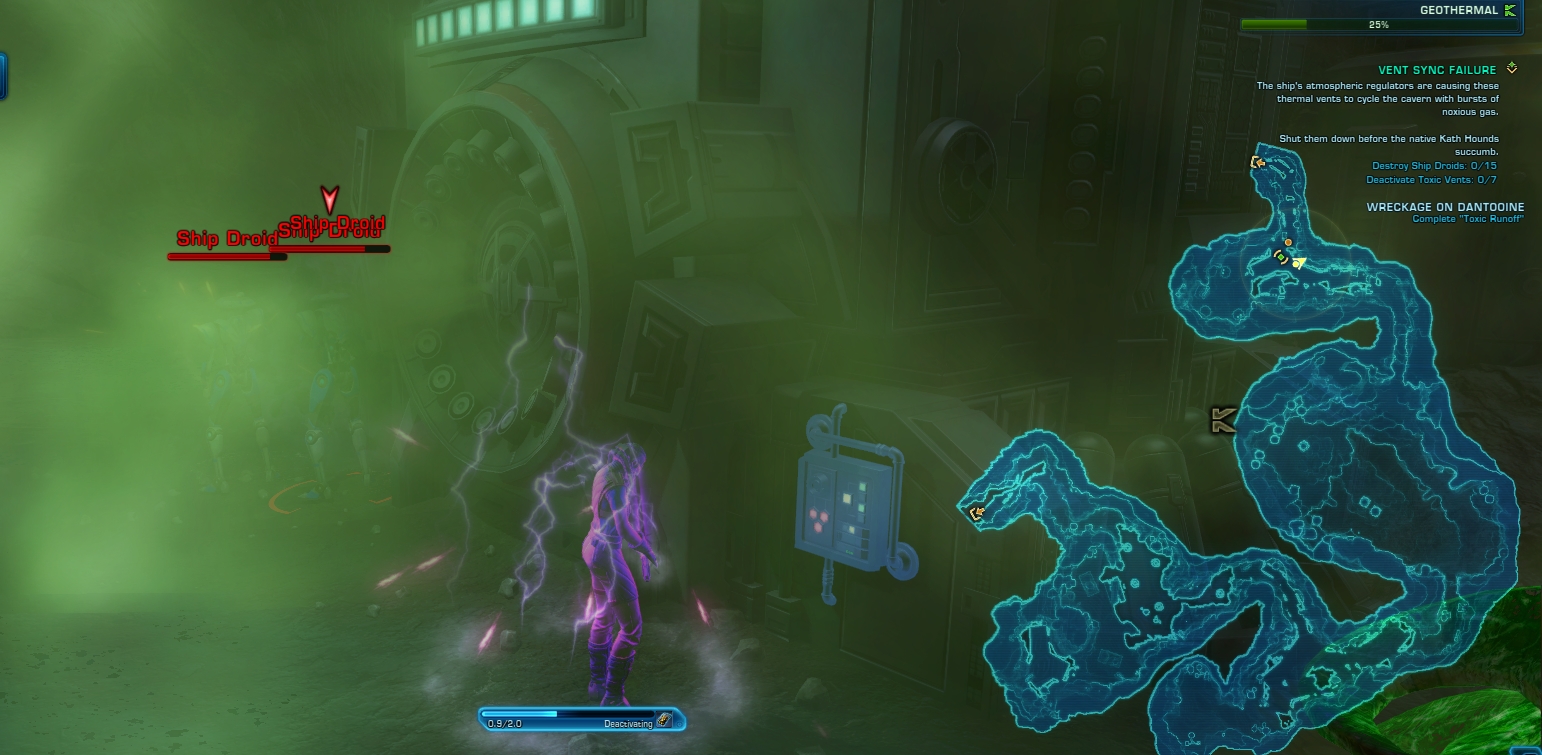The height and width of the screenshot is (755, 1542).
Task: Click the top exit marker on map overlay
Action: [1258, 162]
